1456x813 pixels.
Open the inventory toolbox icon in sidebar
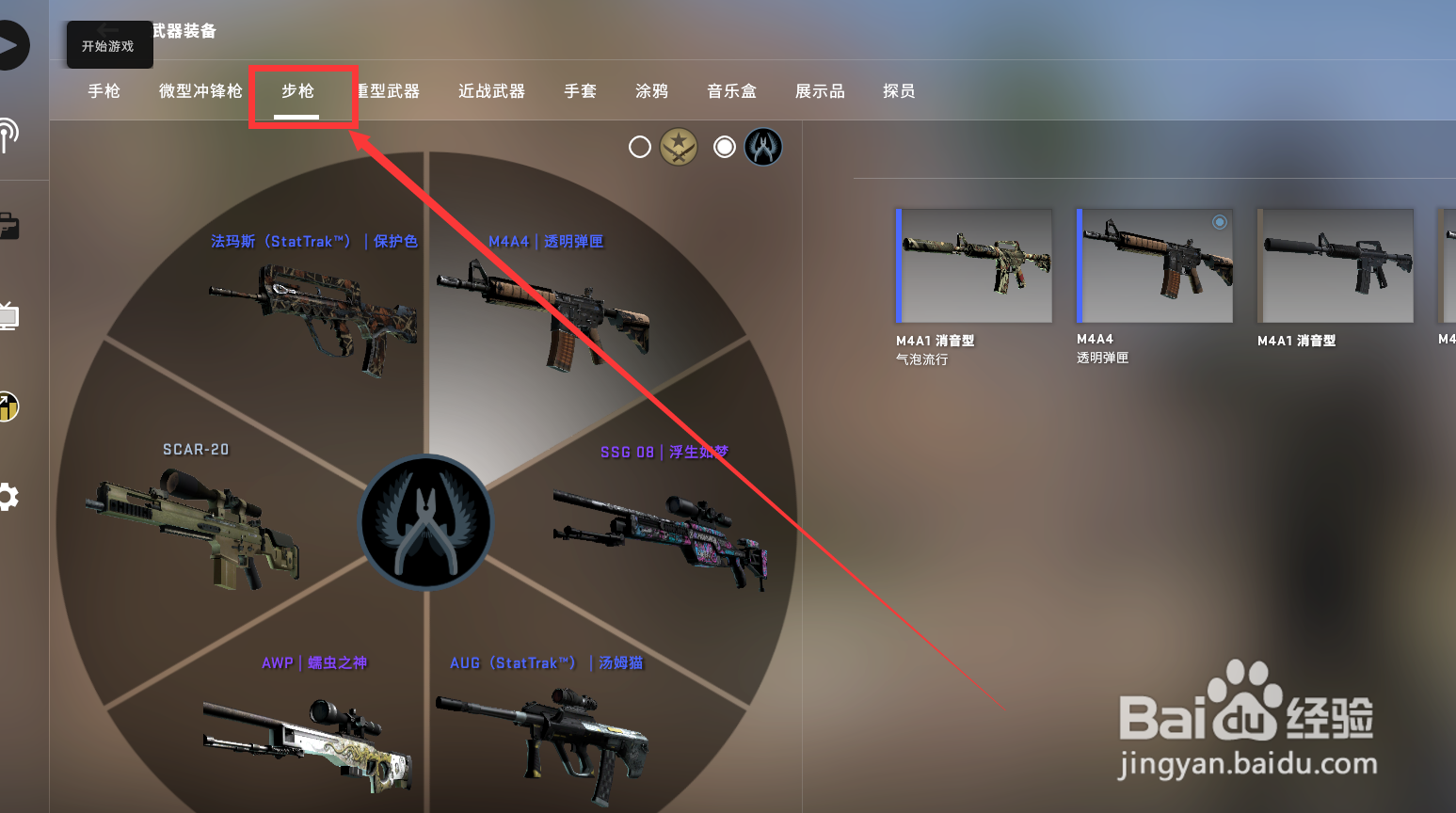pyautogui.click(x=9, y=225)
